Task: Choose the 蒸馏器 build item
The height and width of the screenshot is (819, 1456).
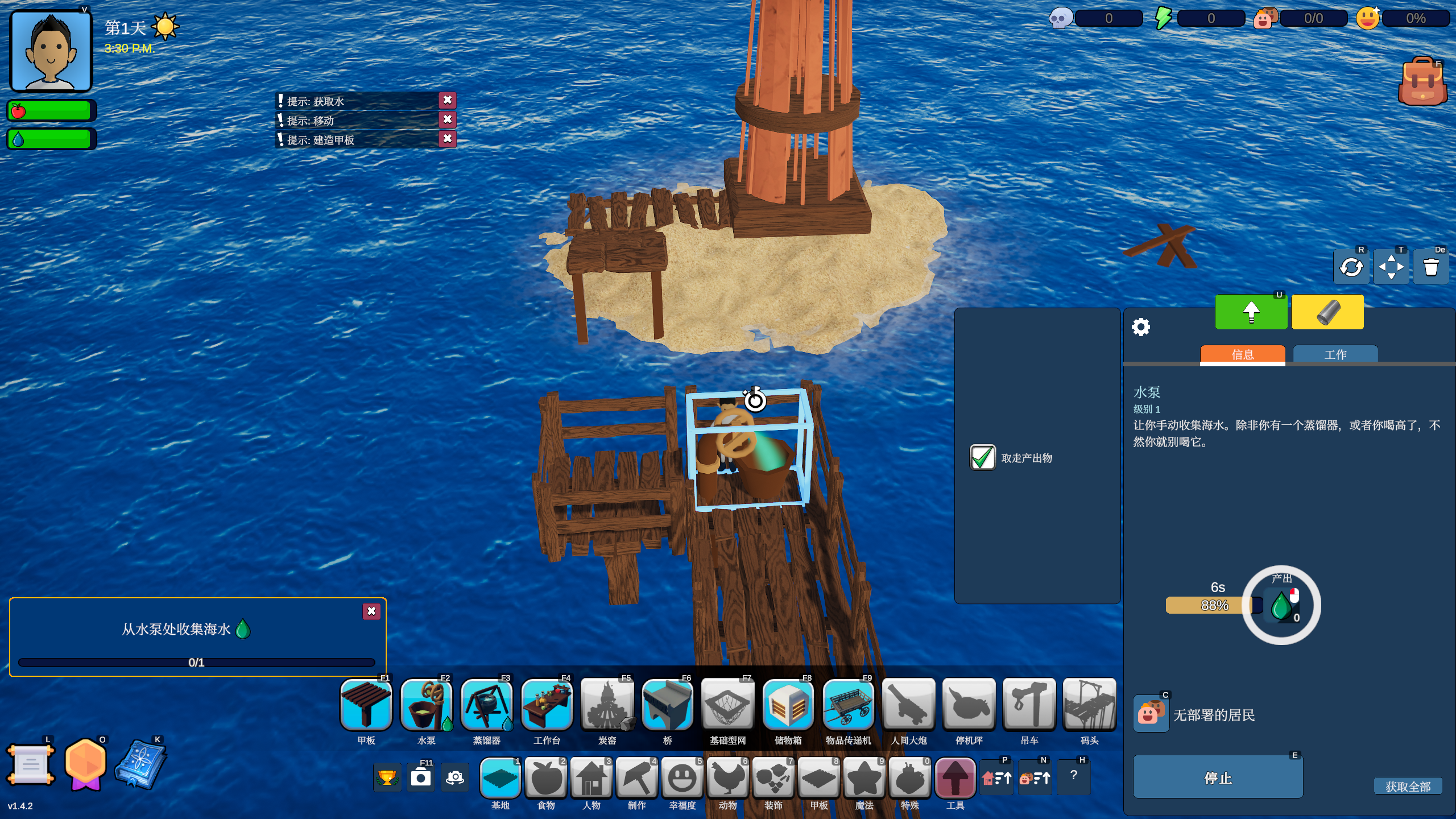Action: (487, 706)
